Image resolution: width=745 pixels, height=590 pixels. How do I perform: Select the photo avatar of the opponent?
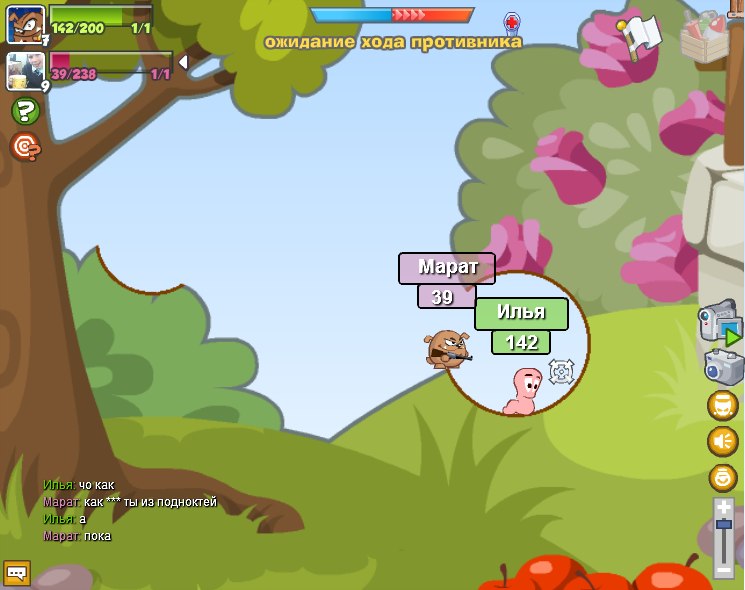[x=25, y=71]
